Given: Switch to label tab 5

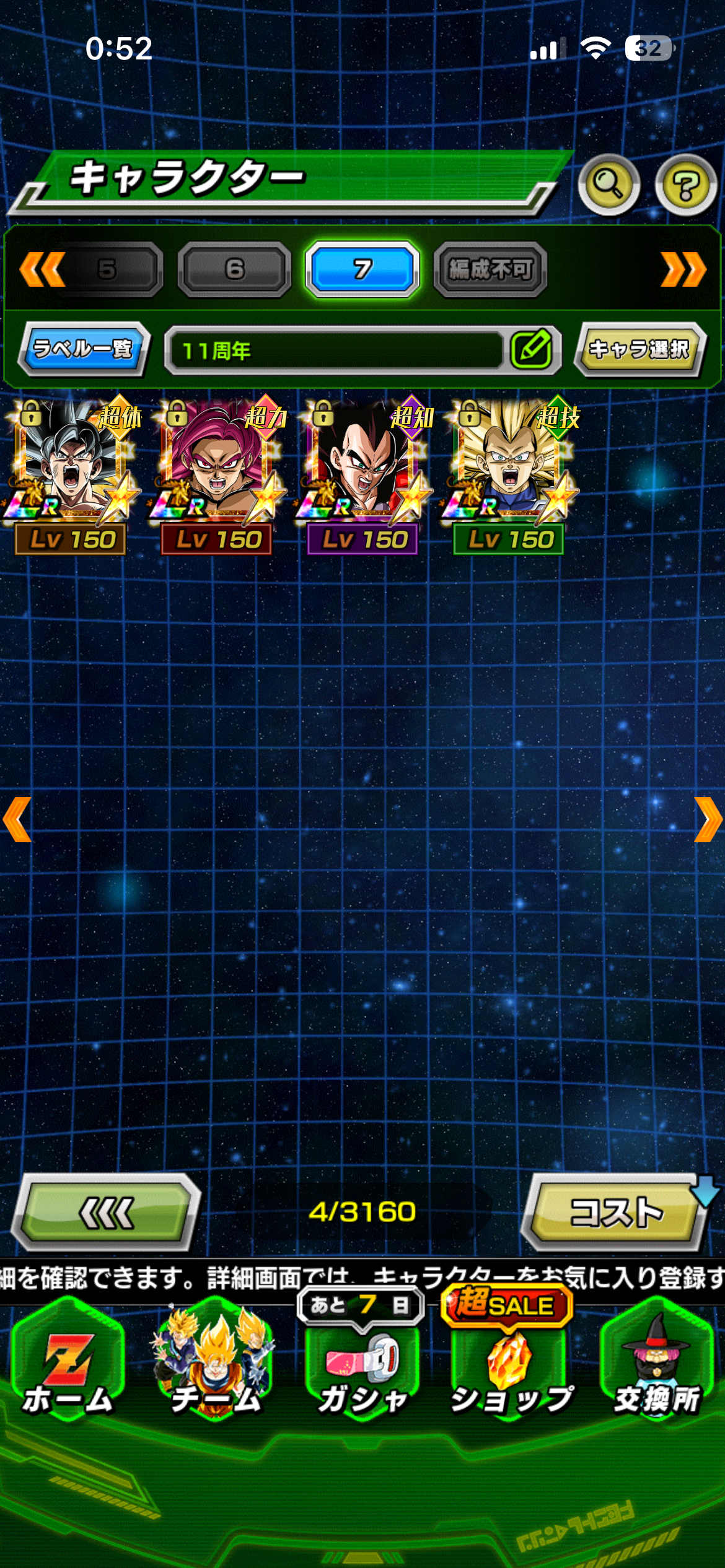Looking at the screenshot, I should tap(108, 269).
